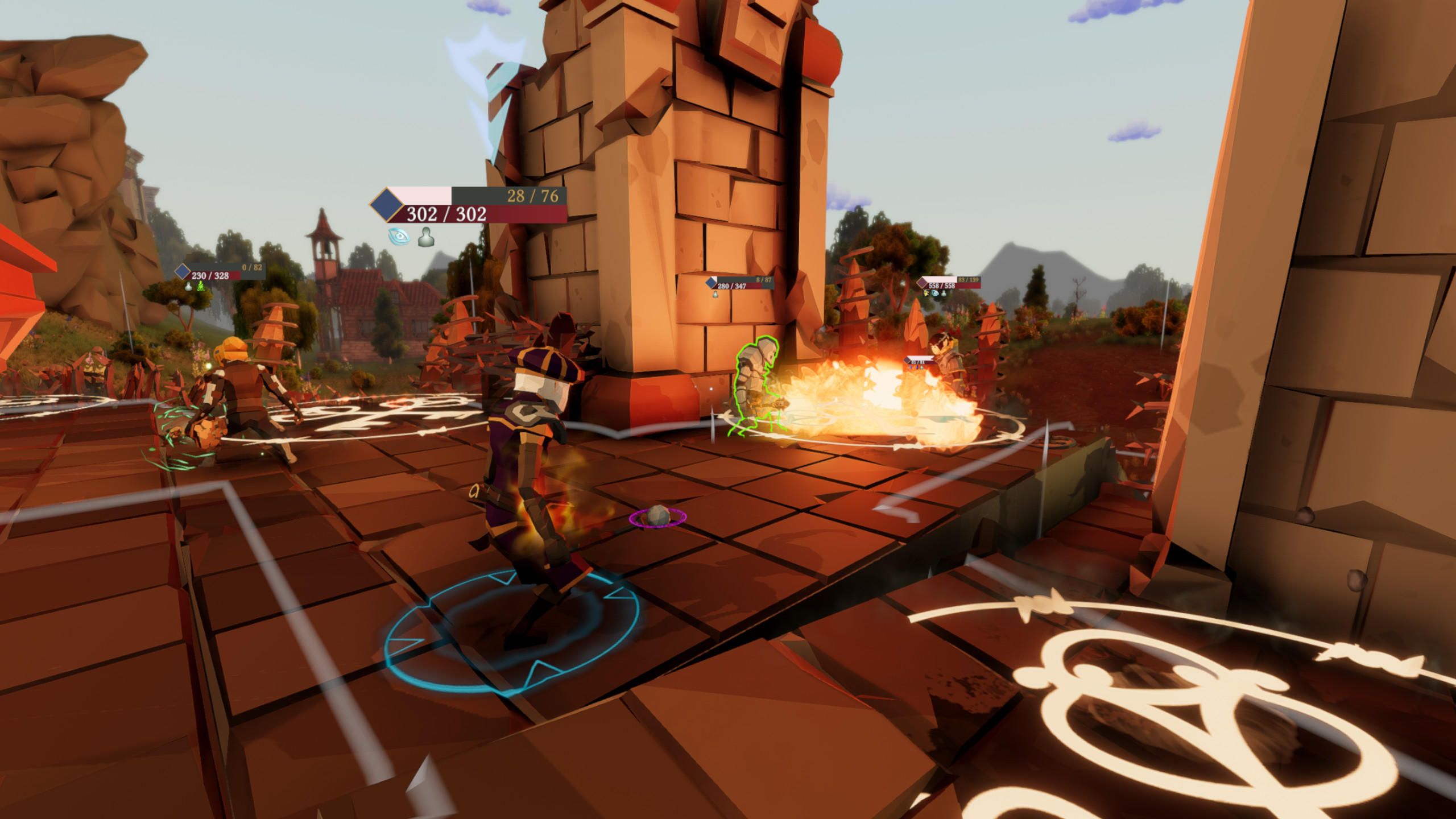Select the person status icon beside the eye buff

pyautogui.click(x=427, y=238)
